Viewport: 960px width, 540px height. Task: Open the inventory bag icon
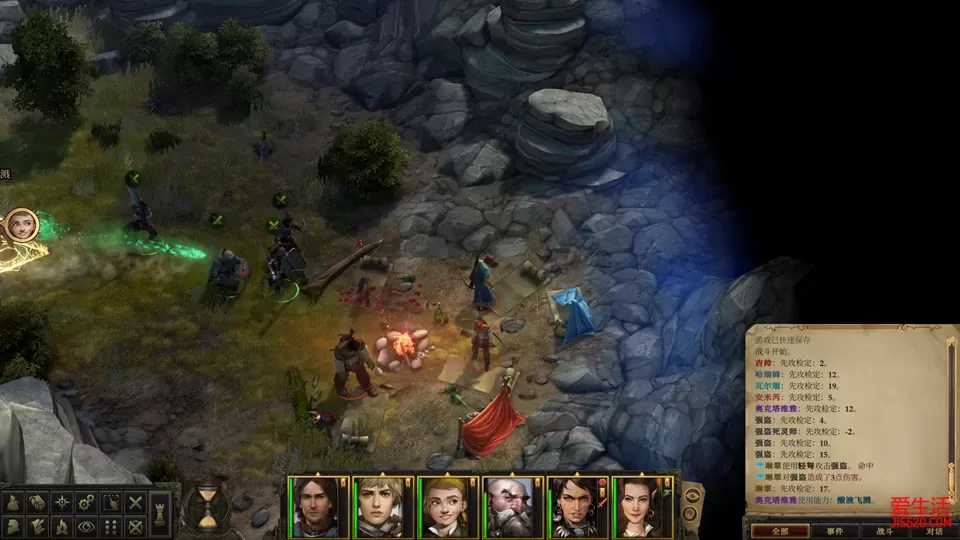[x=14, y=502]
